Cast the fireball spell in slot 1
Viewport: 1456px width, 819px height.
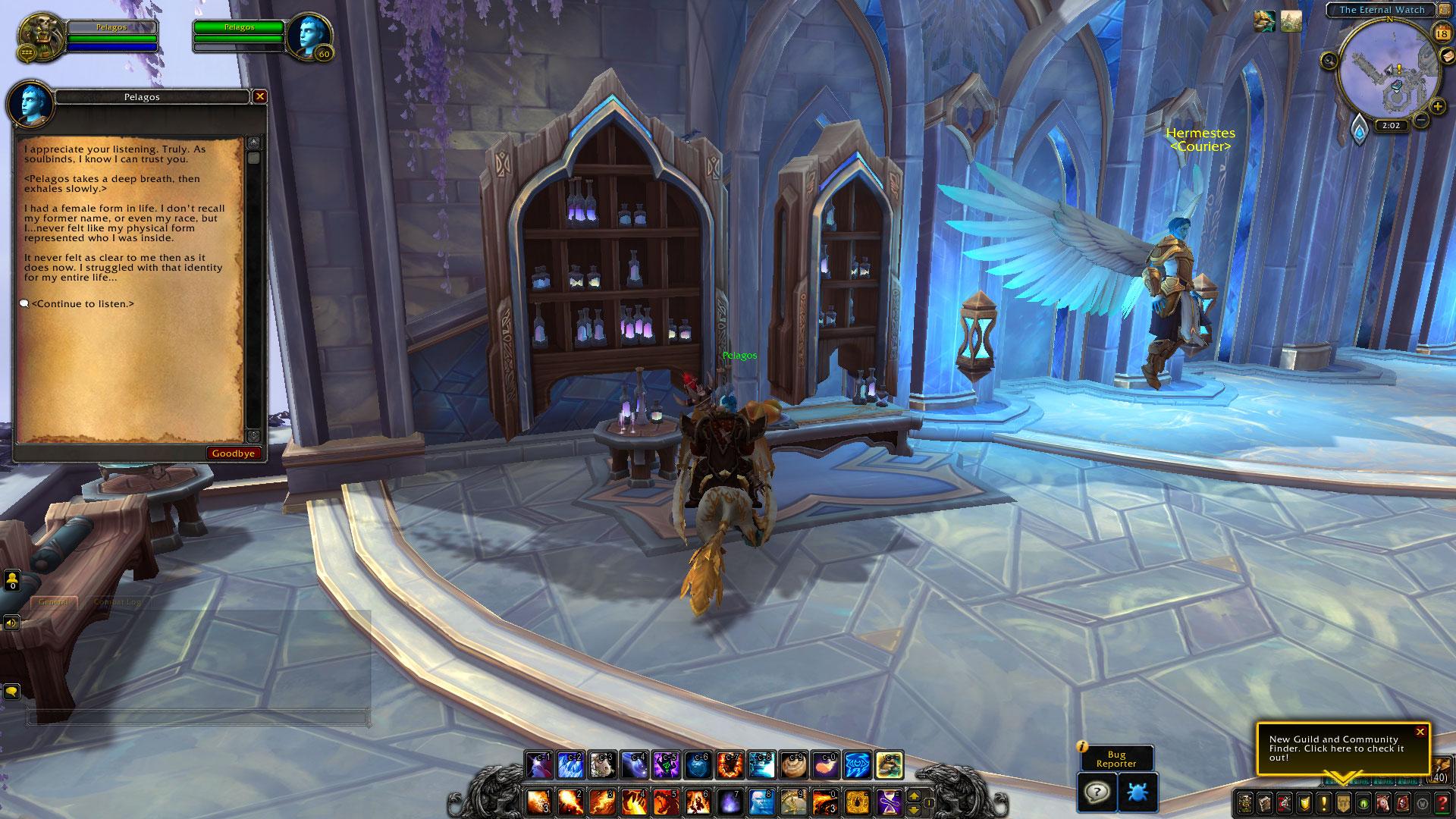point(539,801)
